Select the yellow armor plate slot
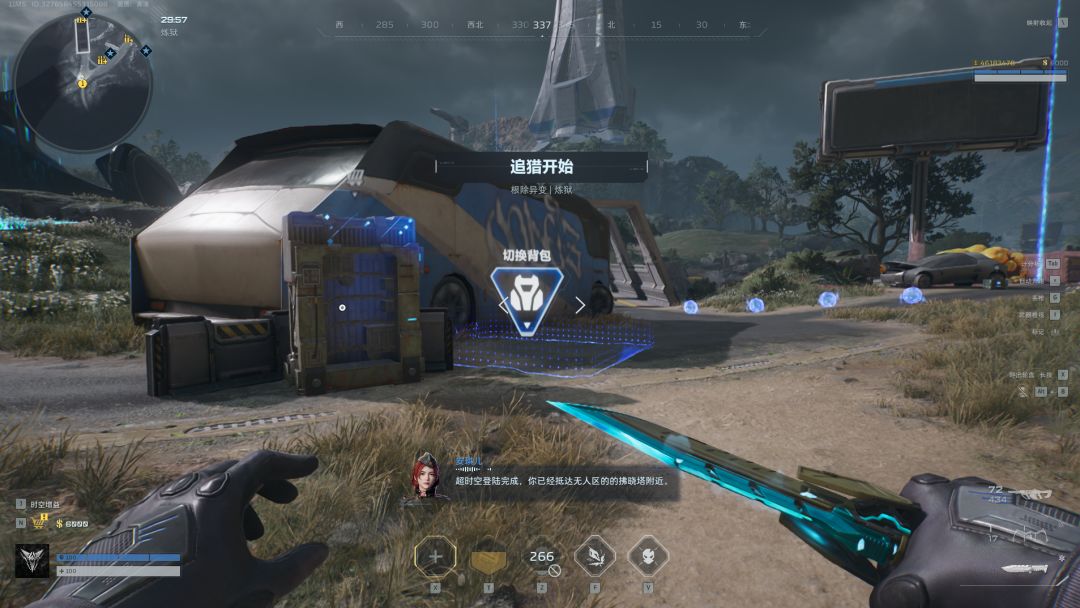Screen dimensions: 1080x608 click(x=488, y=558)
